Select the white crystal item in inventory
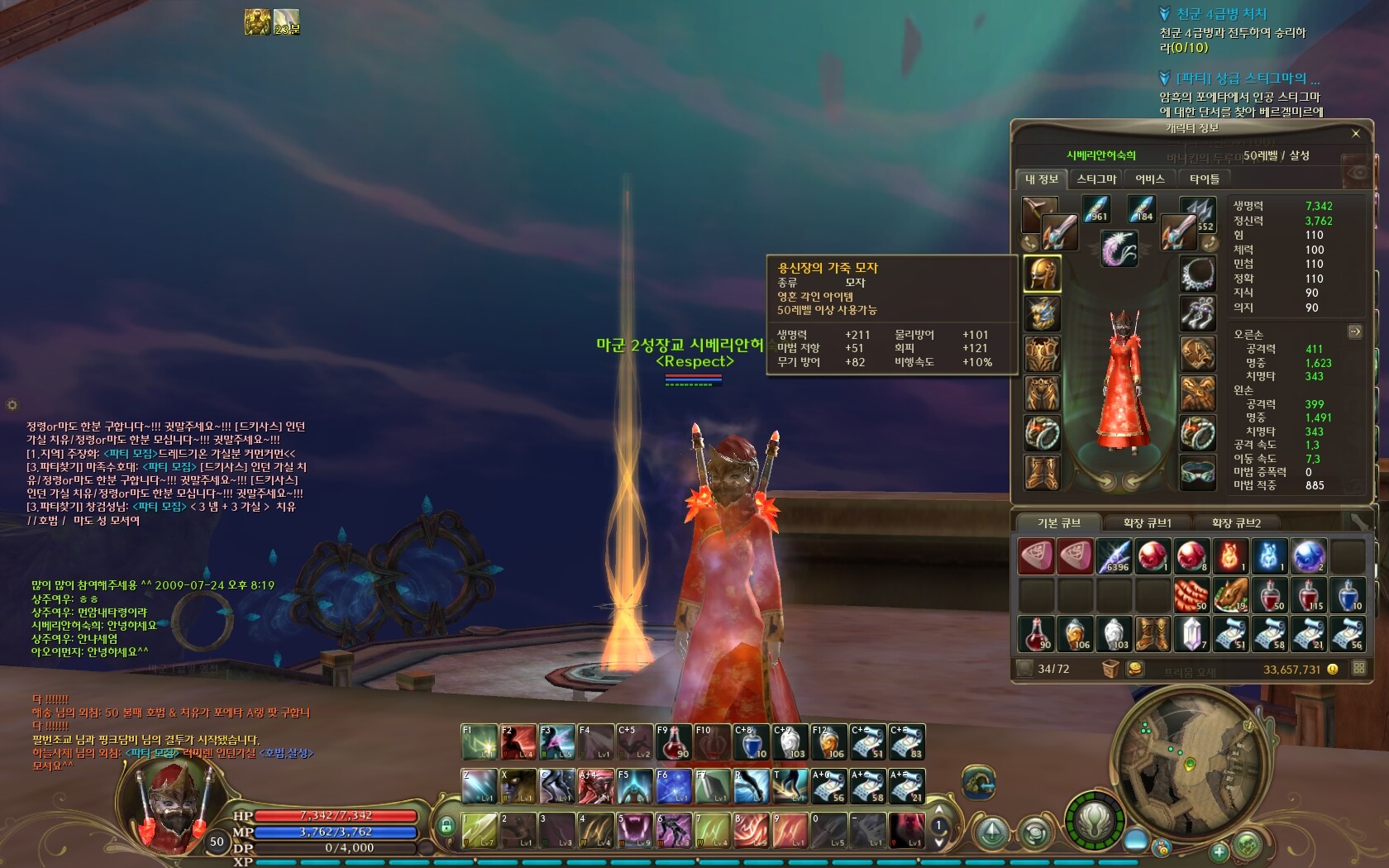 1191,634
